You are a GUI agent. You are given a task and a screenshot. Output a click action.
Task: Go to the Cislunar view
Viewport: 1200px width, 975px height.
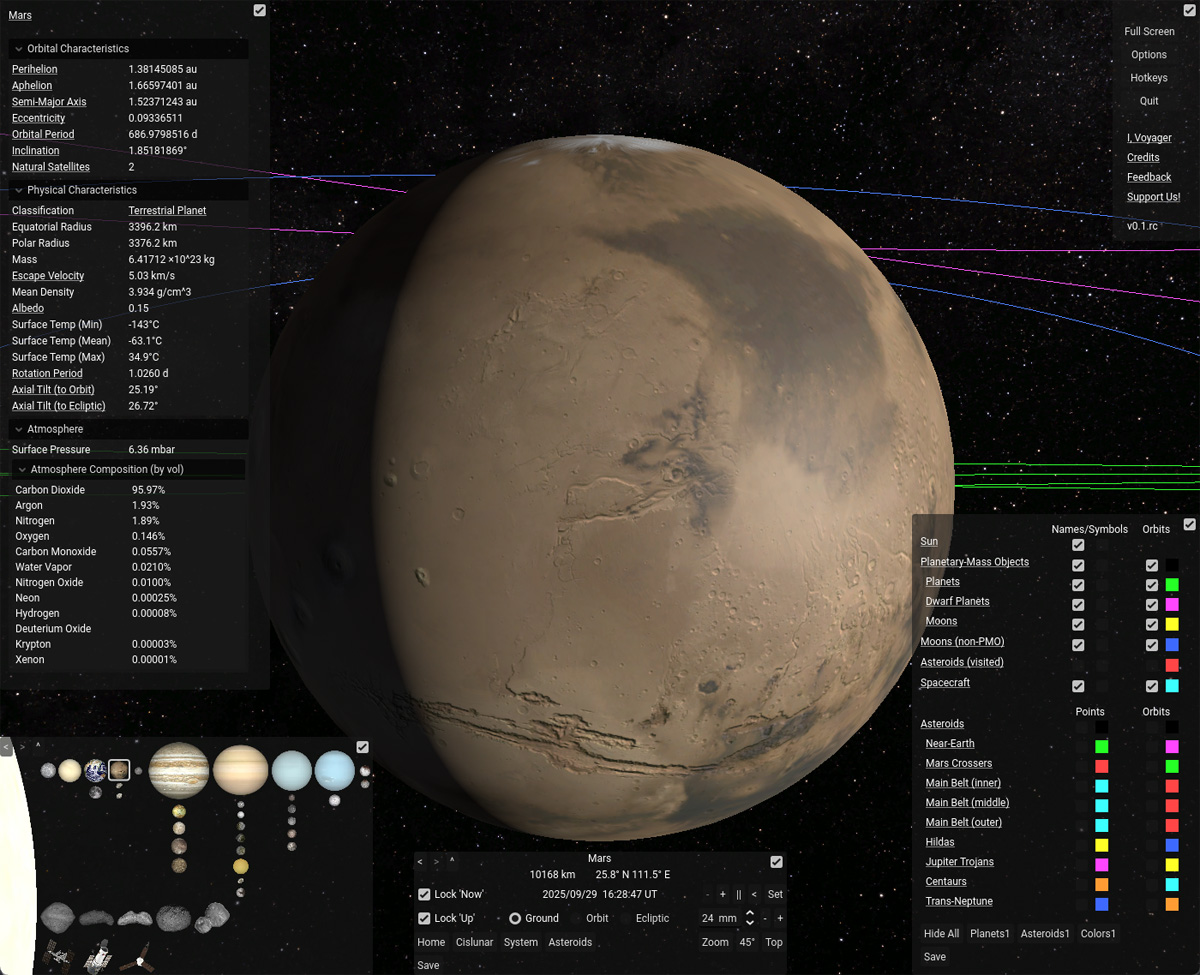tap(474, 942)
